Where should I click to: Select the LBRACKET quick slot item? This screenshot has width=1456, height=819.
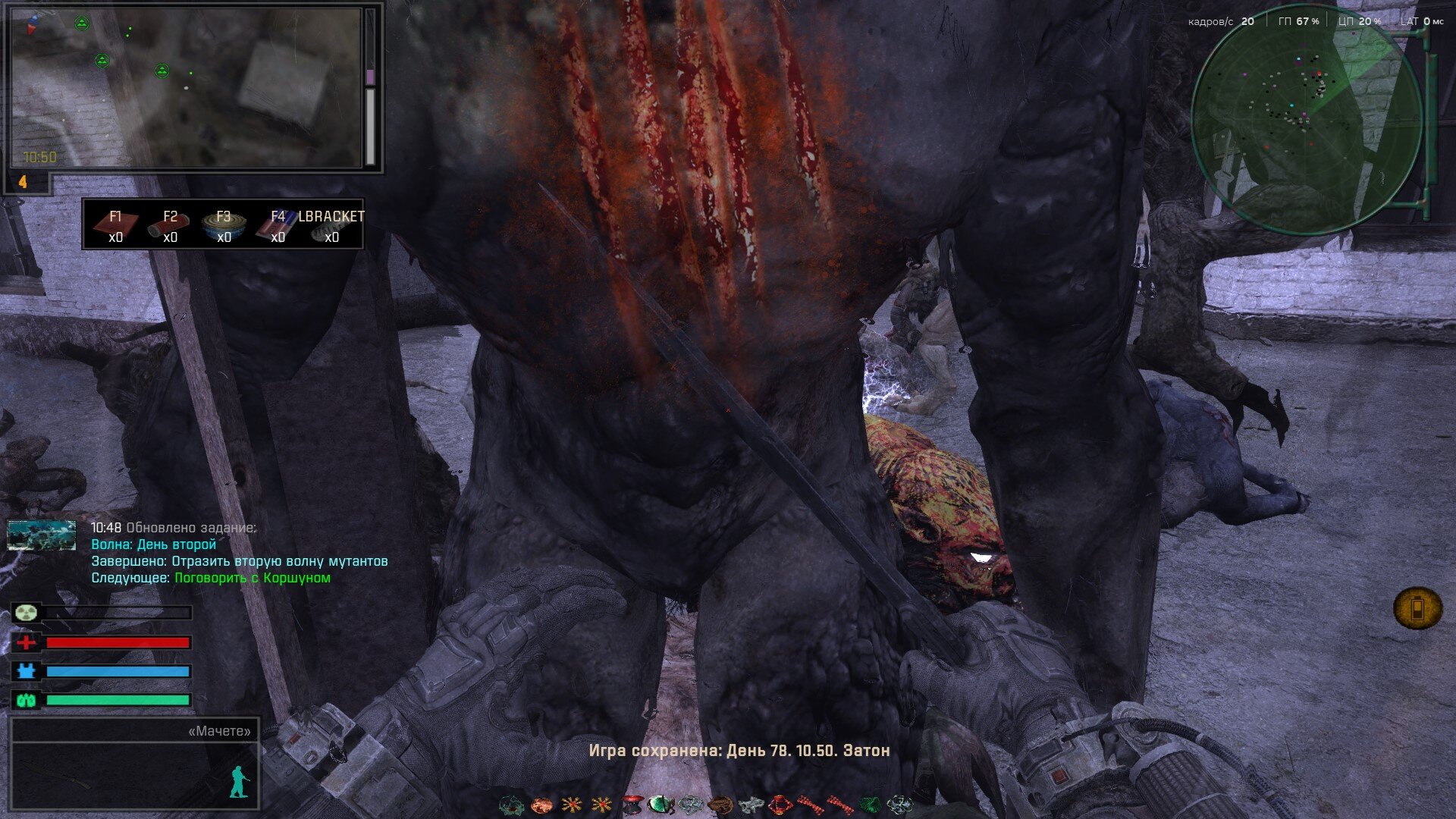(331, 225)
